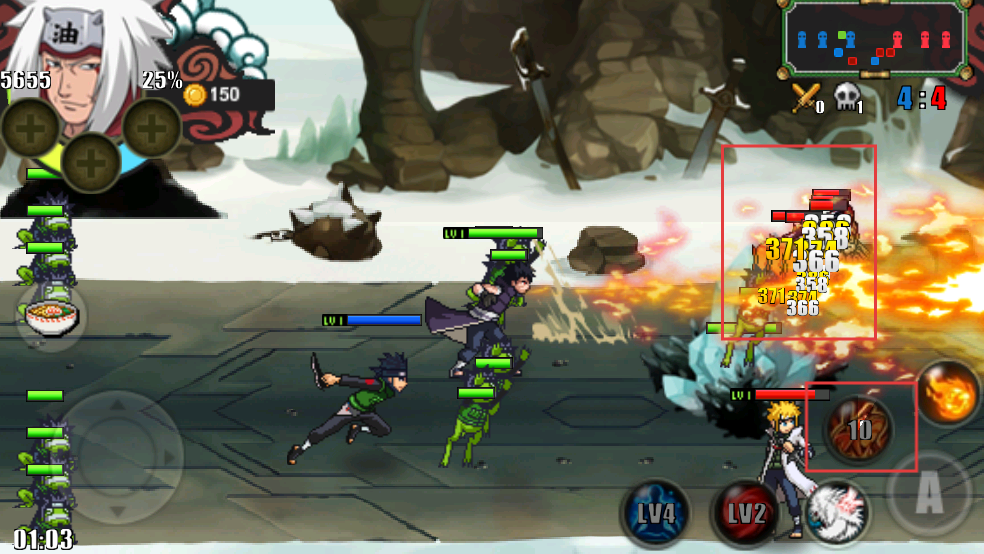Screen dimensions: 984x554
Task: Tap the A basic attack button
Action: click(929, 492)
